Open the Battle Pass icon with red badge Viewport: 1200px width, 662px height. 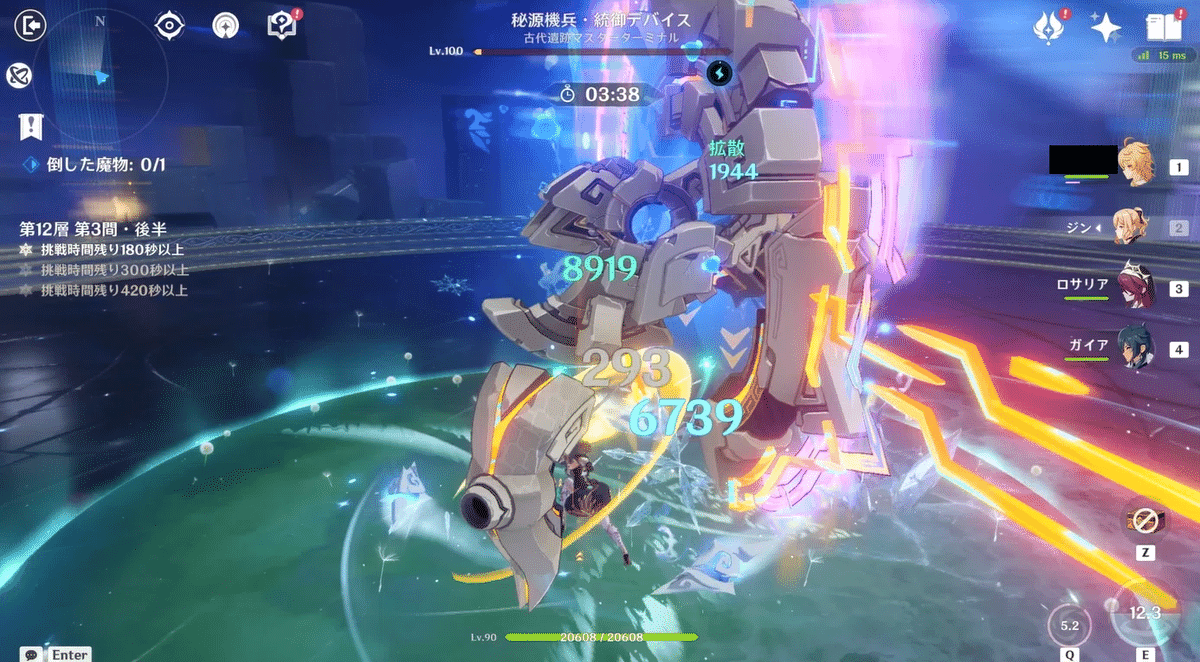point(1046,27)
